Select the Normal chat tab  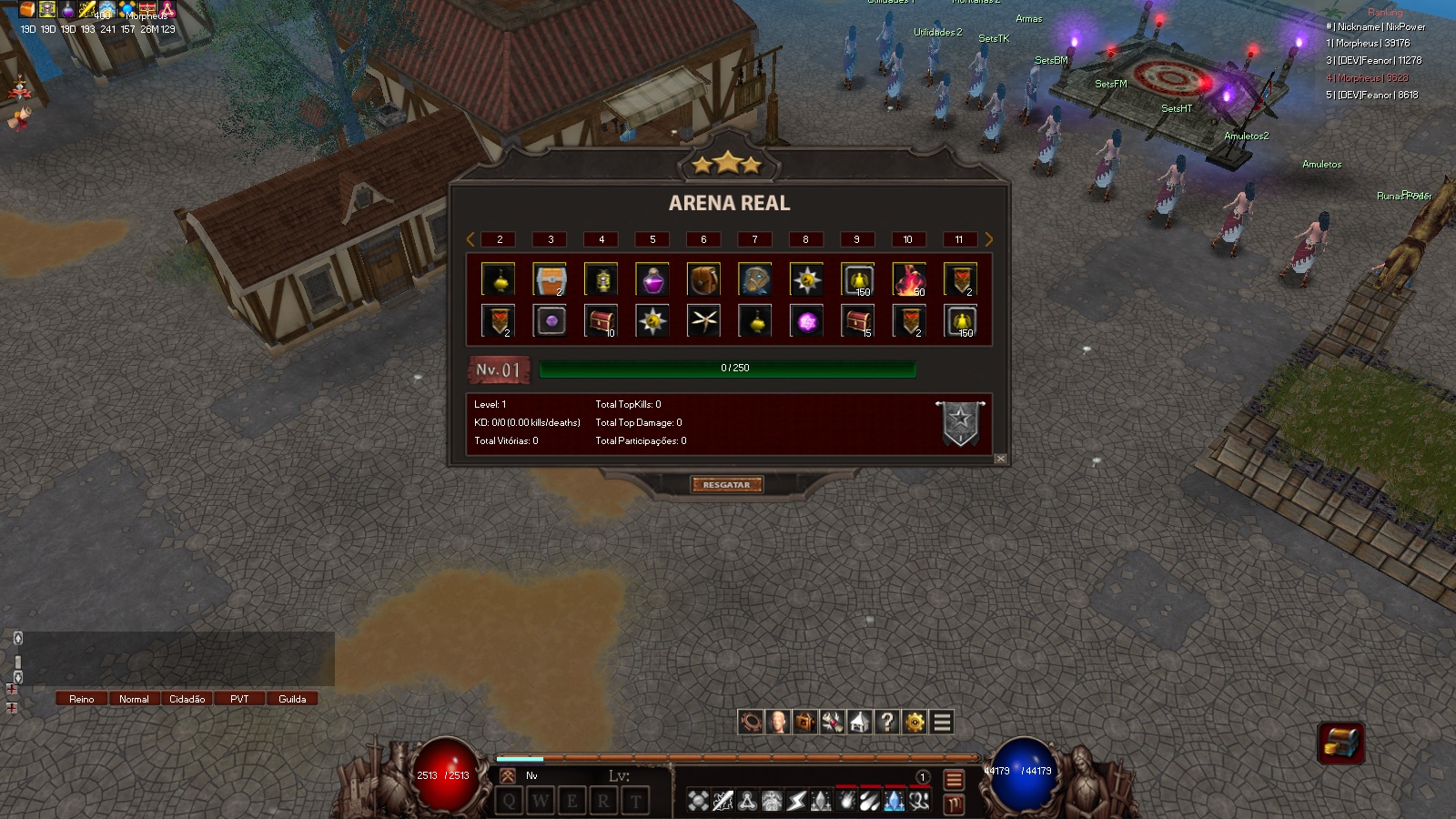[x=134, y=699]
